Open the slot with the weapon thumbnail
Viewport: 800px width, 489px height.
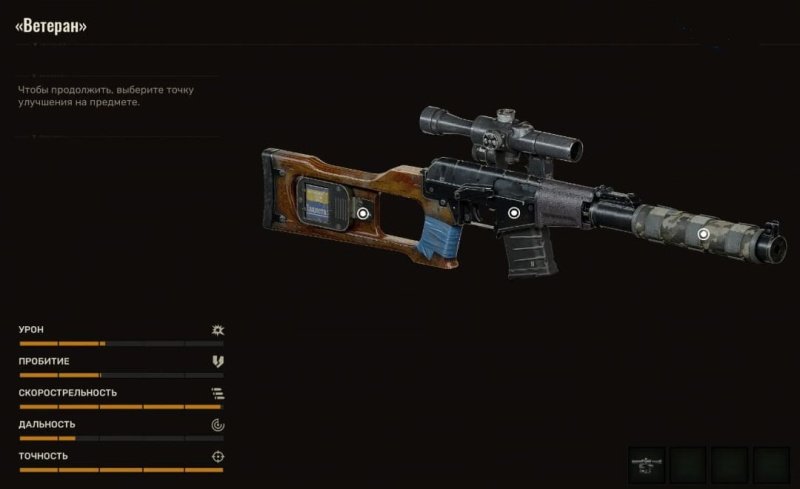pos(647,464)
